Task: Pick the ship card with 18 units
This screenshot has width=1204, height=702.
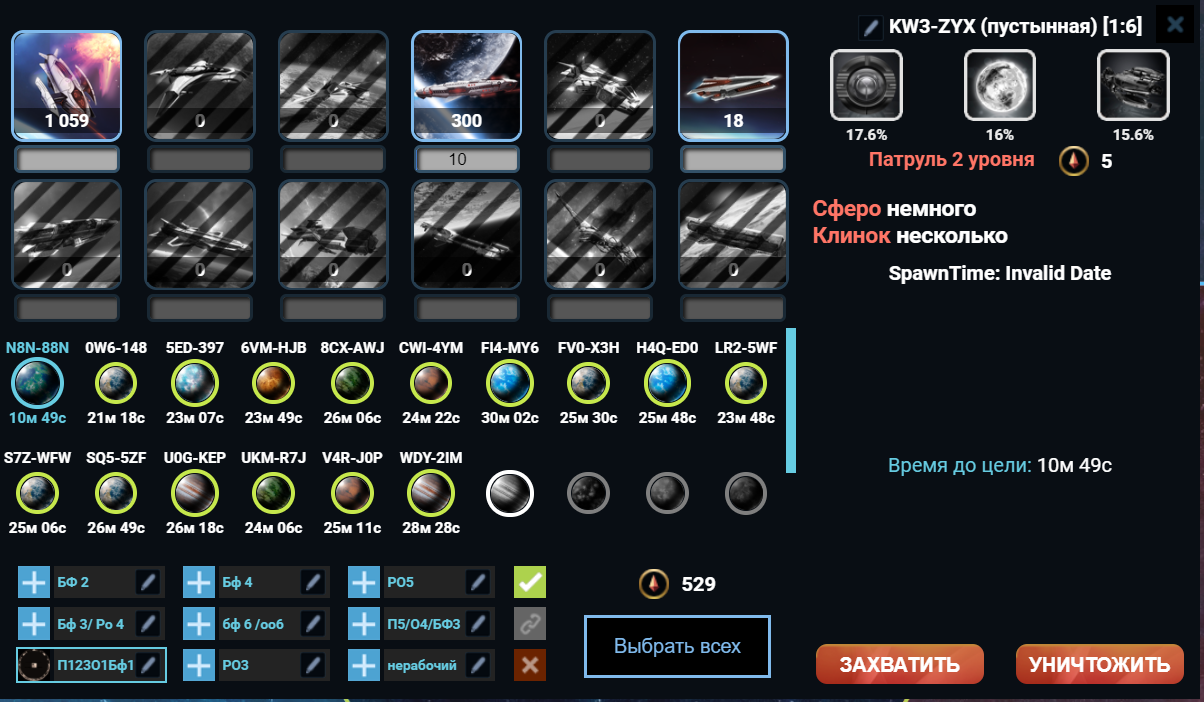Action: [733, 85]
